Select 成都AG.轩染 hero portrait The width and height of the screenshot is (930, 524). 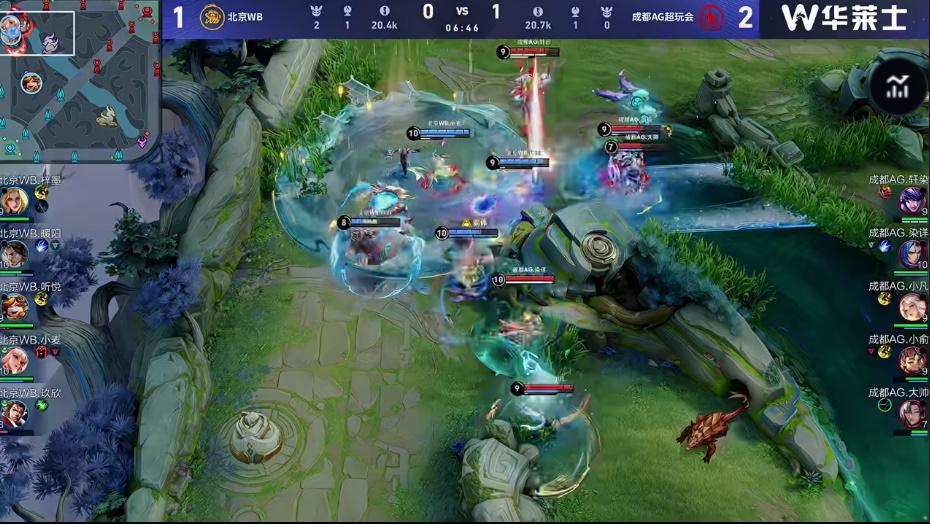[912, 201]
